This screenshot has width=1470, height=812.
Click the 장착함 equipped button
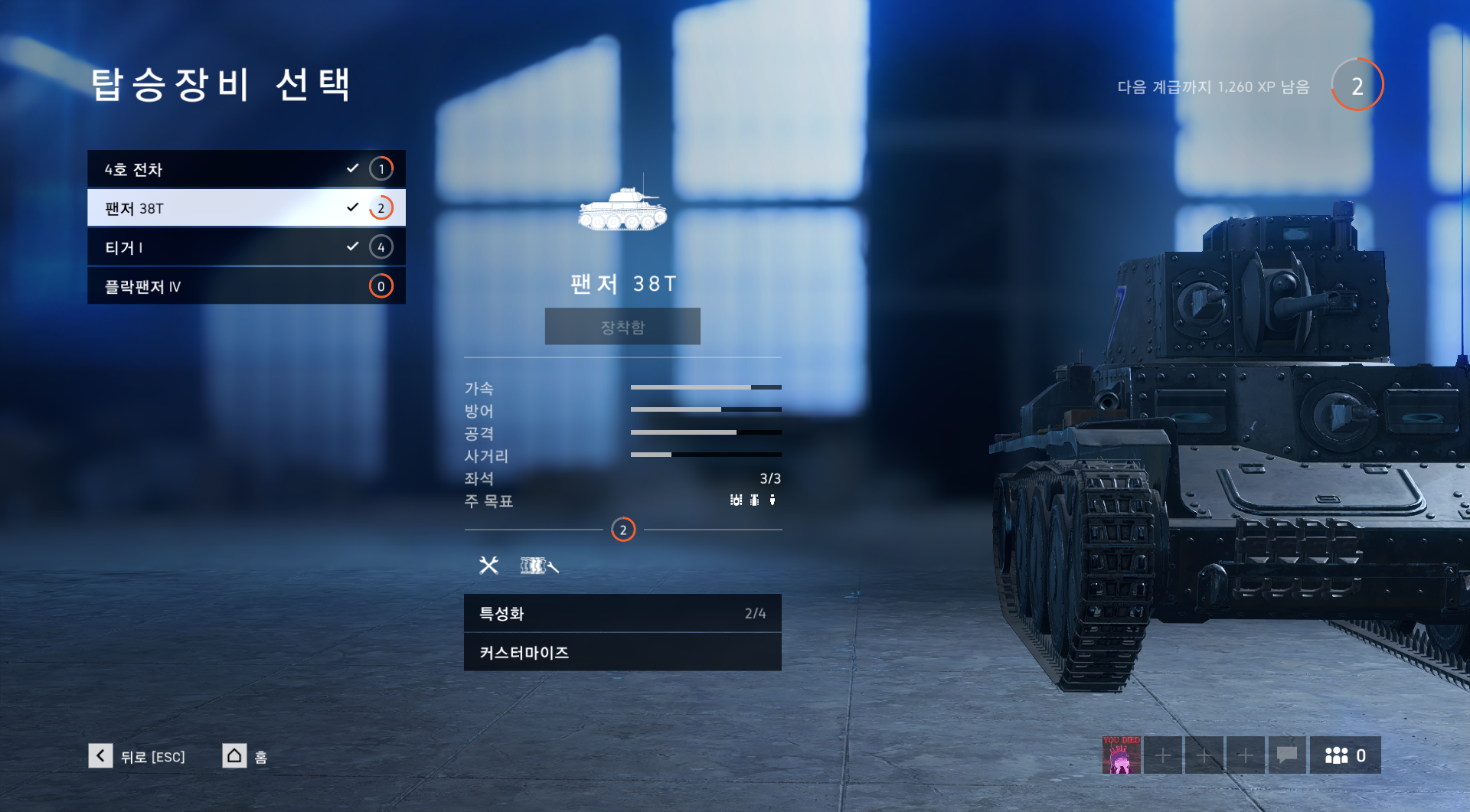coord(622,327)
